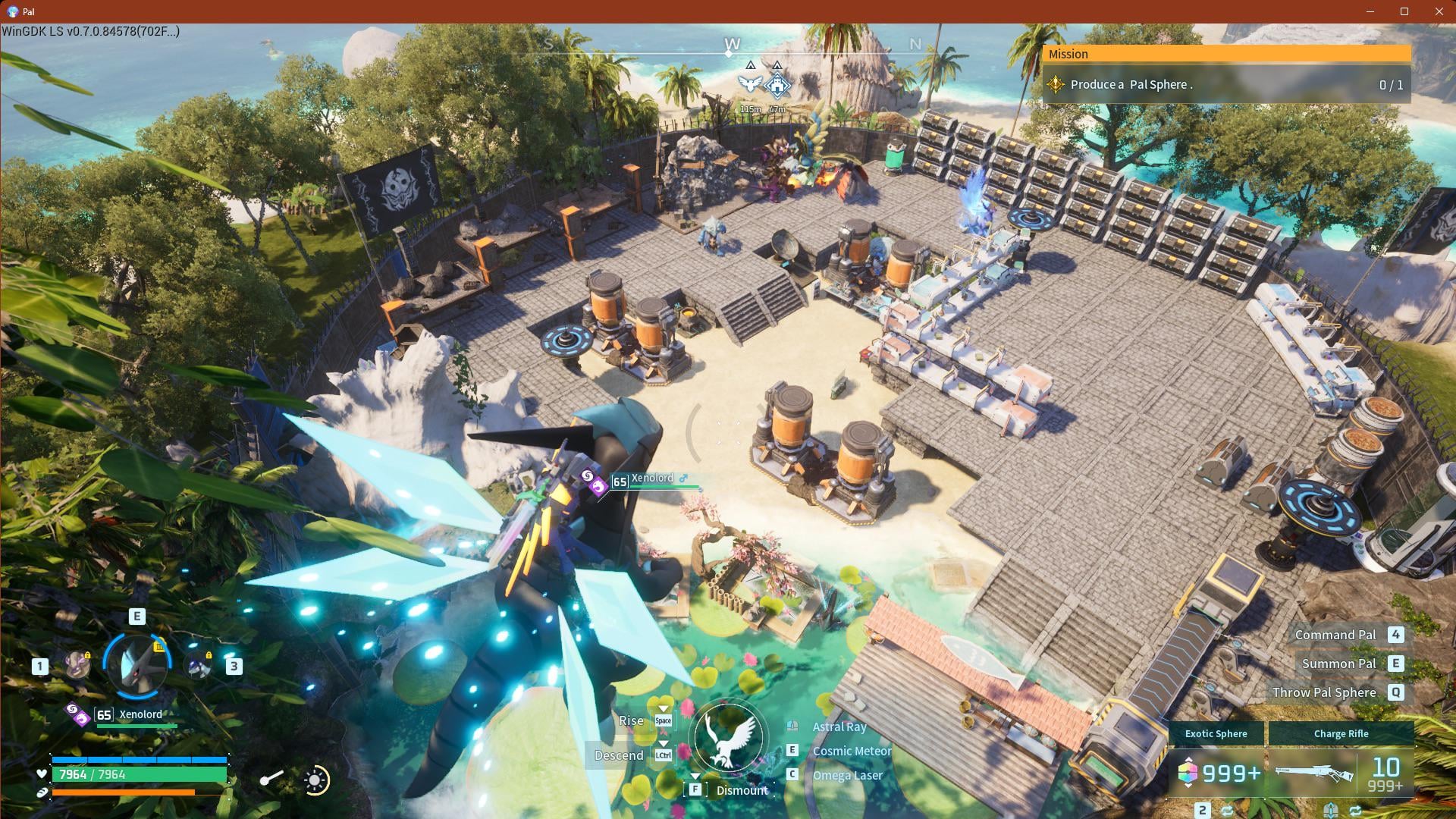Click the base marker on the compass
Image resolution: width=1456 pixels, height=819 pixels.
point(777,85)
